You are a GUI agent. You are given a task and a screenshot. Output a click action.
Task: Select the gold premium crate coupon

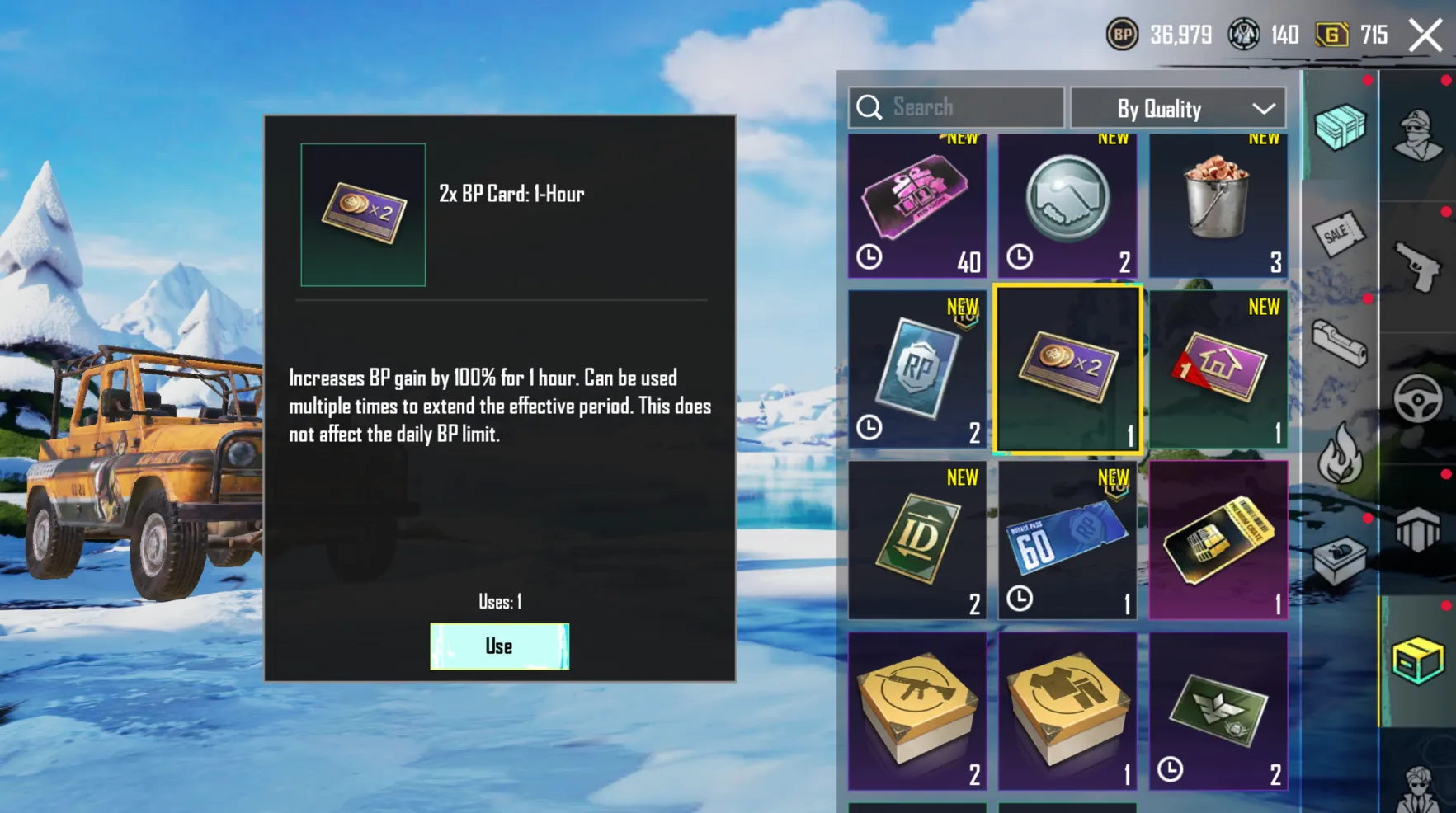point(1218,540)
